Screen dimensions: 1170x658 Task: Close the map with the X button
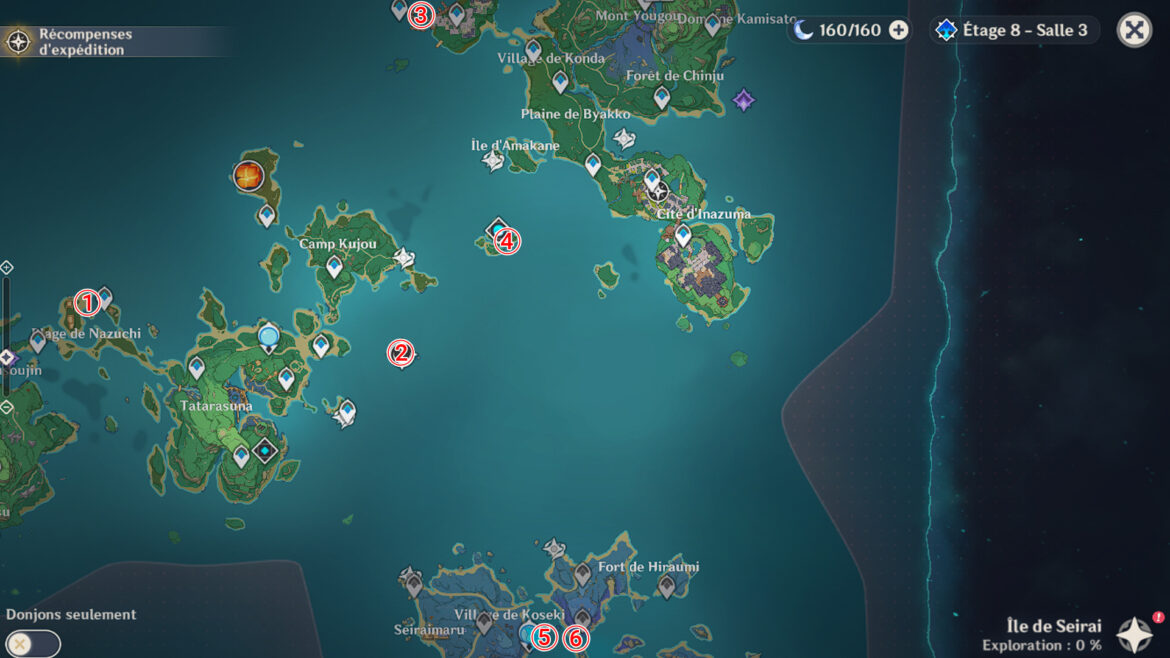point(1134,30)
